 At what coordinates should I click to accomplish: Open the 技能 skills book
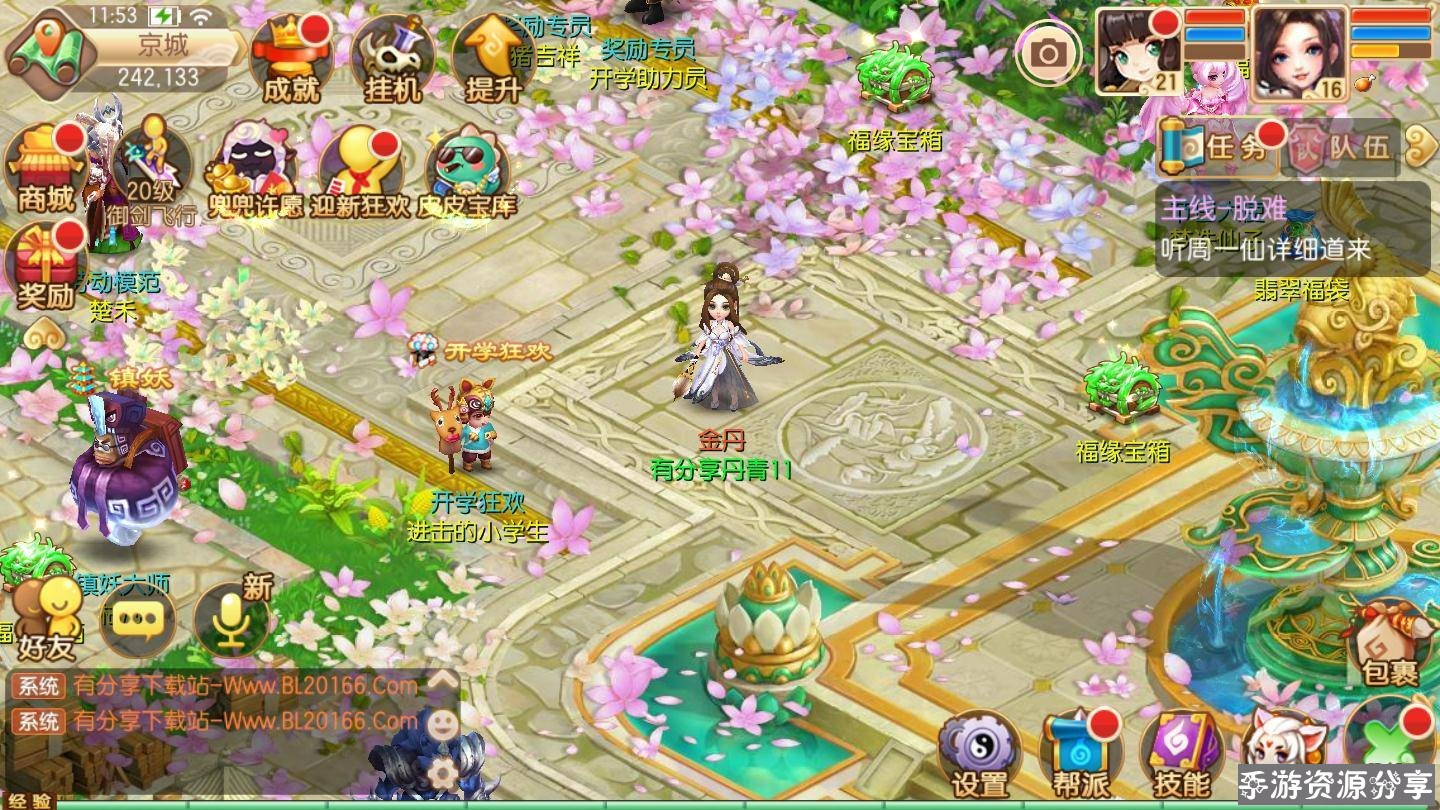point(1182,755)
